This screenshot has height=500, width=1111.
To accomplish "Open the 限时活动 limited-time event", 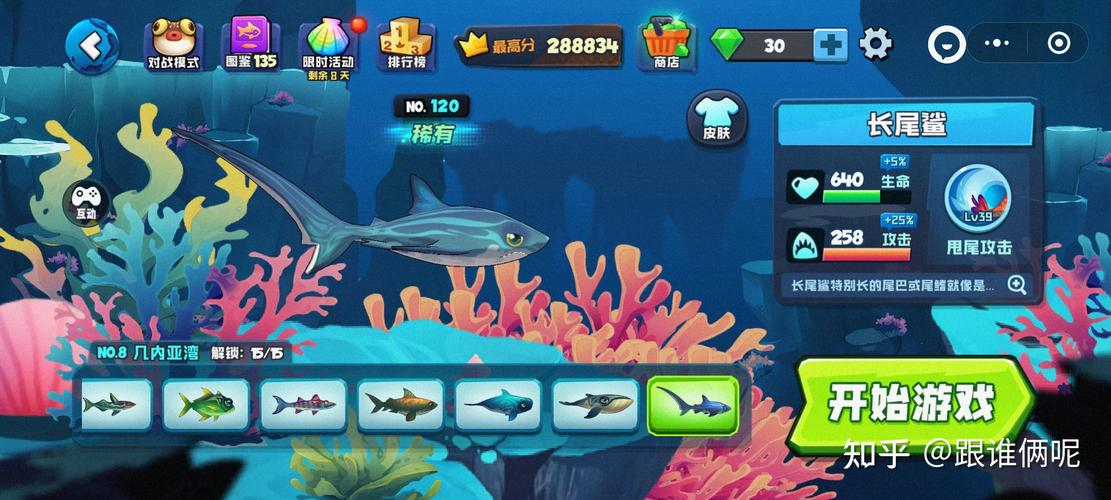I will 329,46.
